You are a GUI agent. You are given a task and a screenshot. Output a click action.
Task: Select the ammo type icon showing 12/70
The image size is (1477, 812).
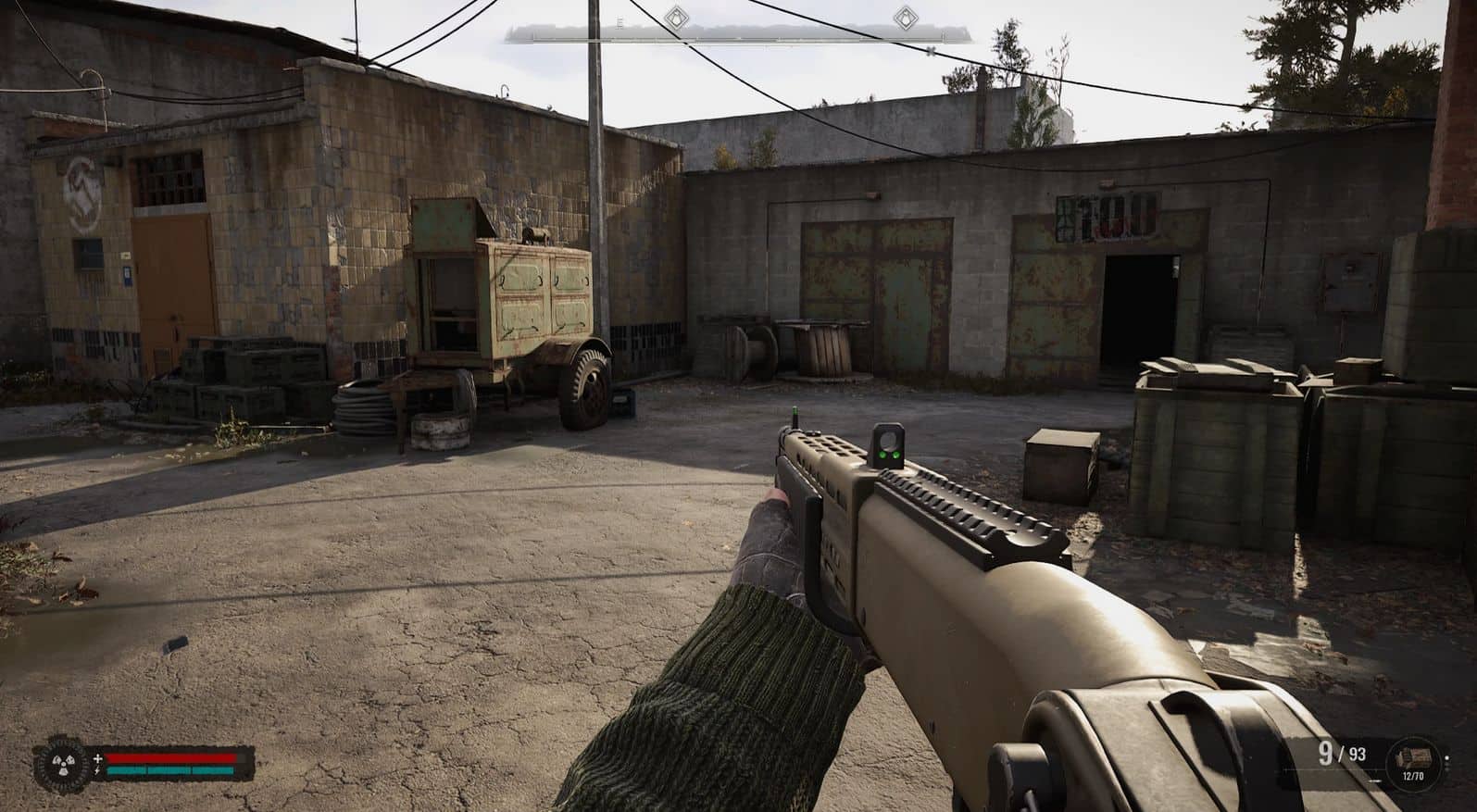click(1414, 757)
